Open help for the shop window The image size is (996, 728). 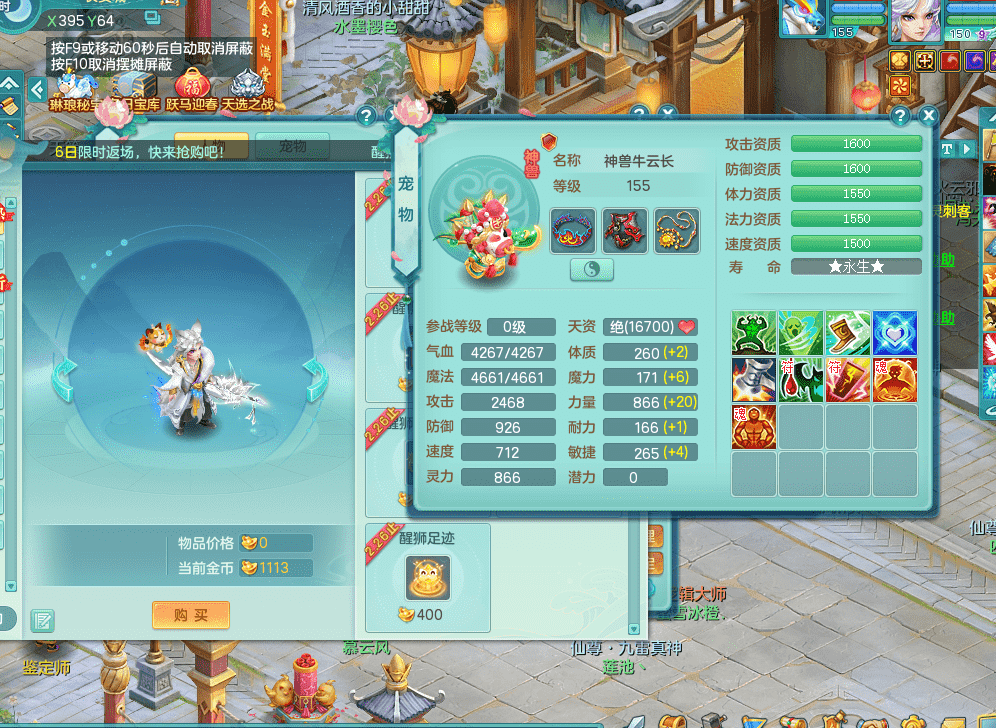(366, 116)
